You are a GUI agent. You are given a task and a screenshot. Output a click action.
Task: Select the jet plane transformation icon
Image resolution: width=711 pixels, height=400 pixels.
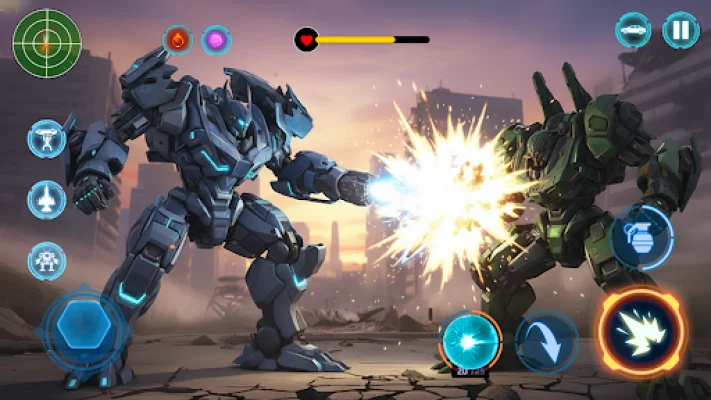(47, 200)
